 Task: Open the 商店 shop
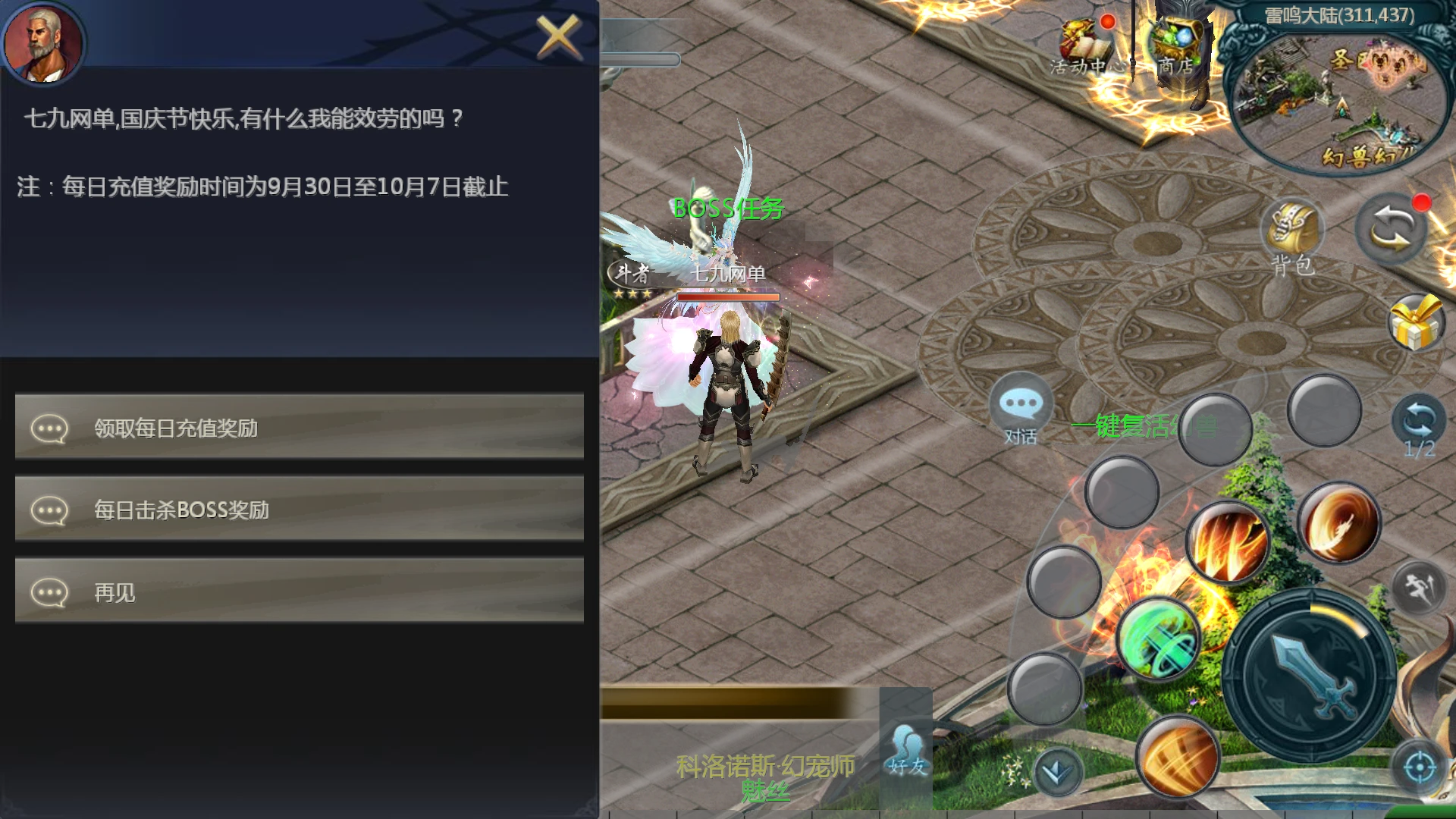[1175, 45]
